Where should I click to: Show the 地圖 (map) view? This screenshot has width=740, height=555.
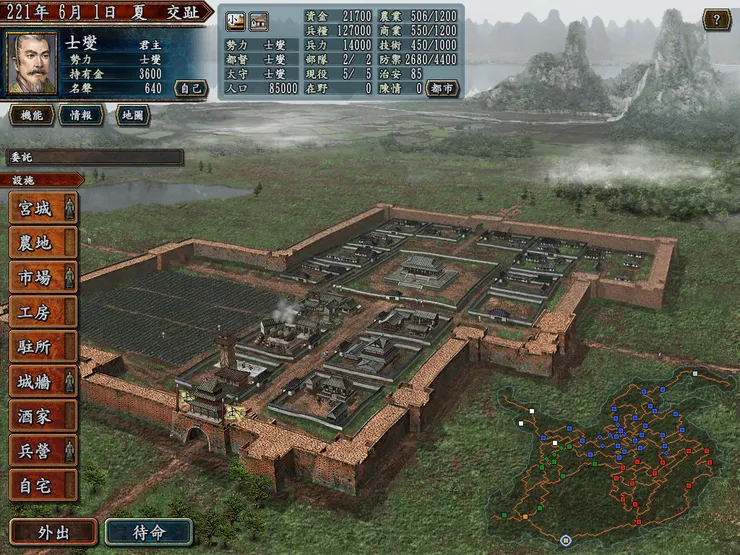point(132,115)
